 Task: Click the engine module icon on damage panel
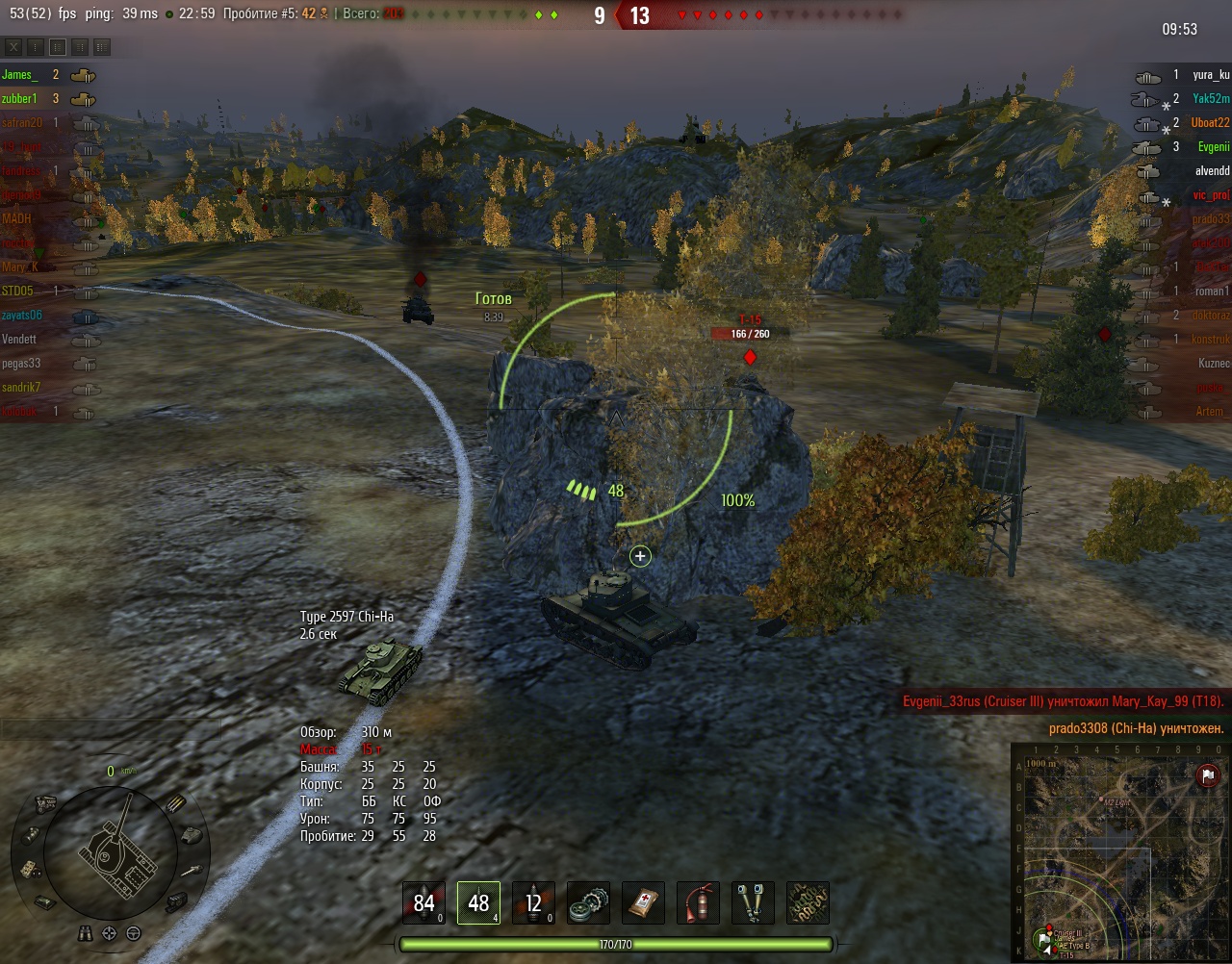(45, 802)
